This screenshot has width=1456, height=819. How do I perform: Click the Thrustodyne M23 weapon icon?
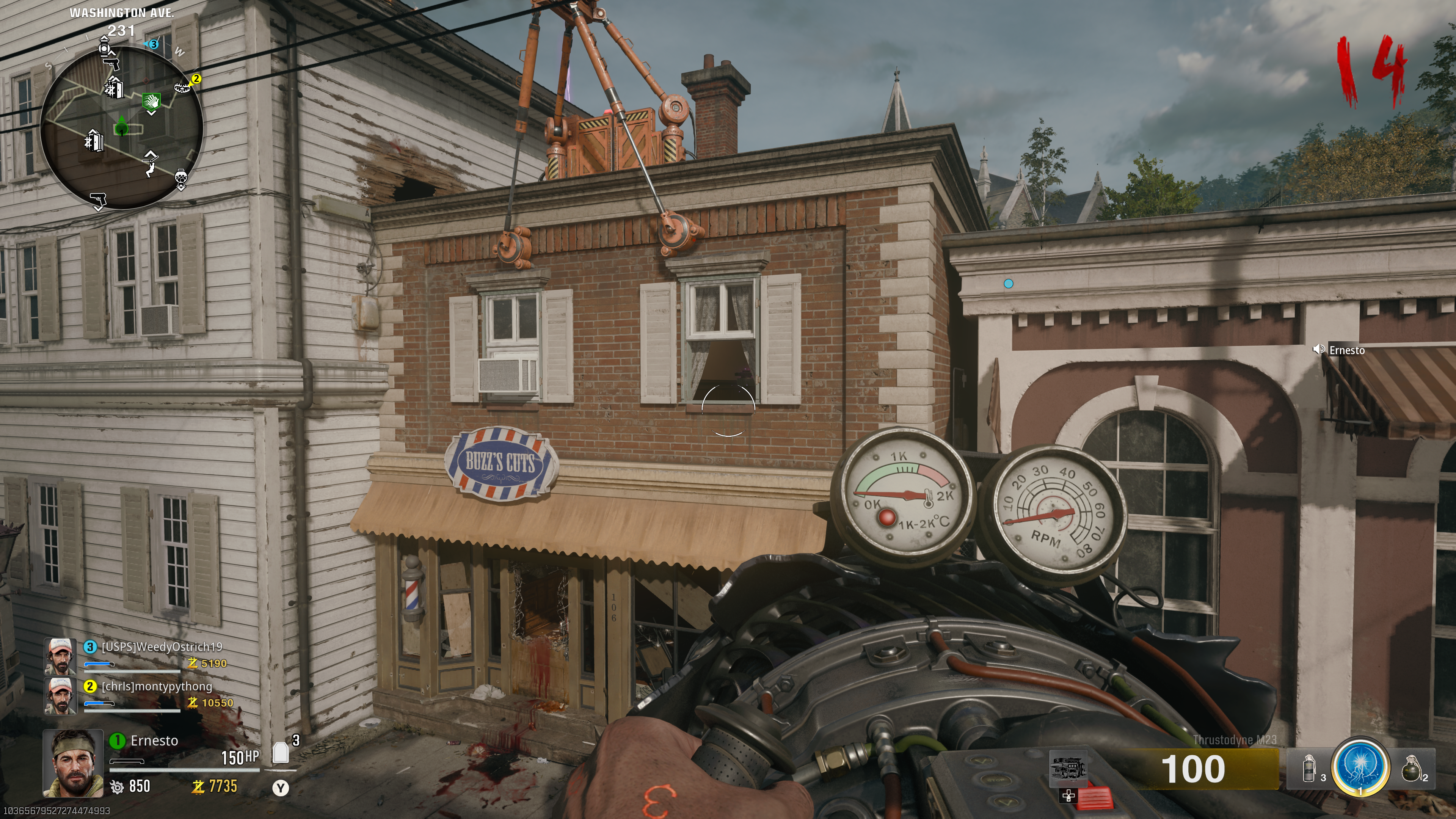1068,768
